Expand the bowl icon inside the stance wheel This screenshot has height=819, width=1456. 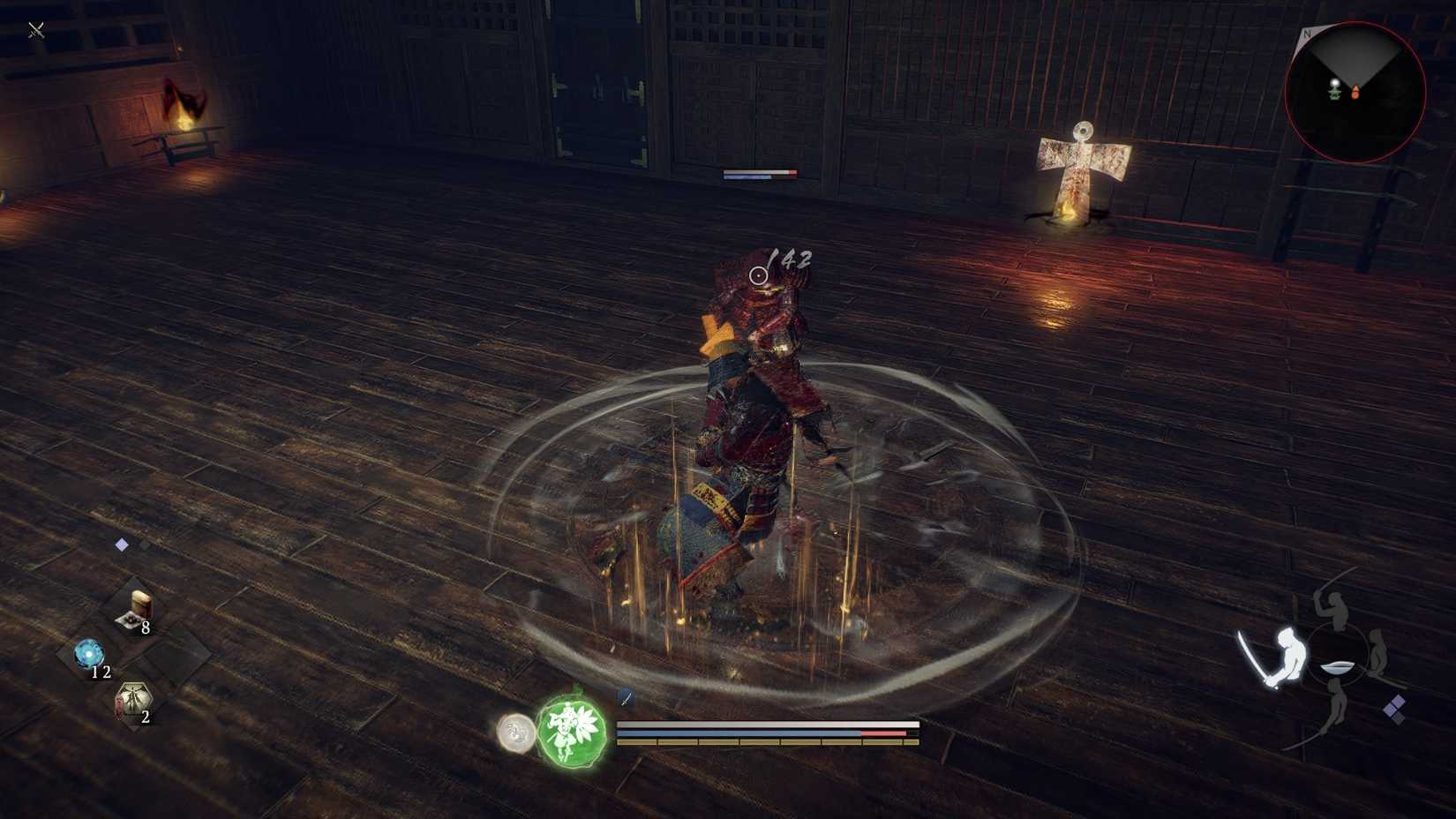(x=1338, y=668)
